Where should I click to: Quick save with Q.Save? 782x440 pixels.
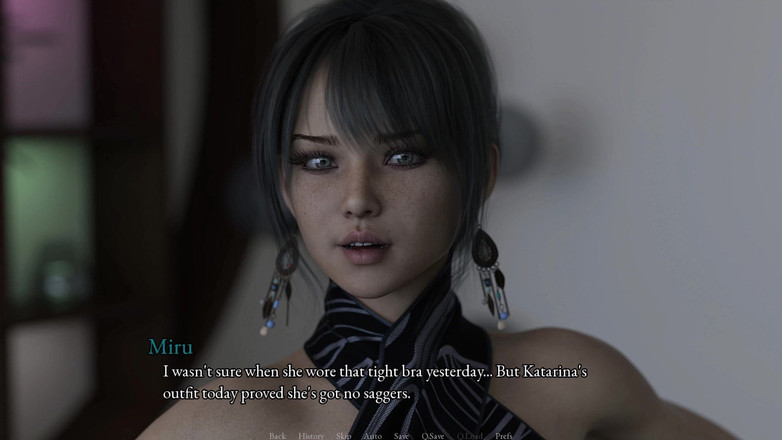(433, 435)
